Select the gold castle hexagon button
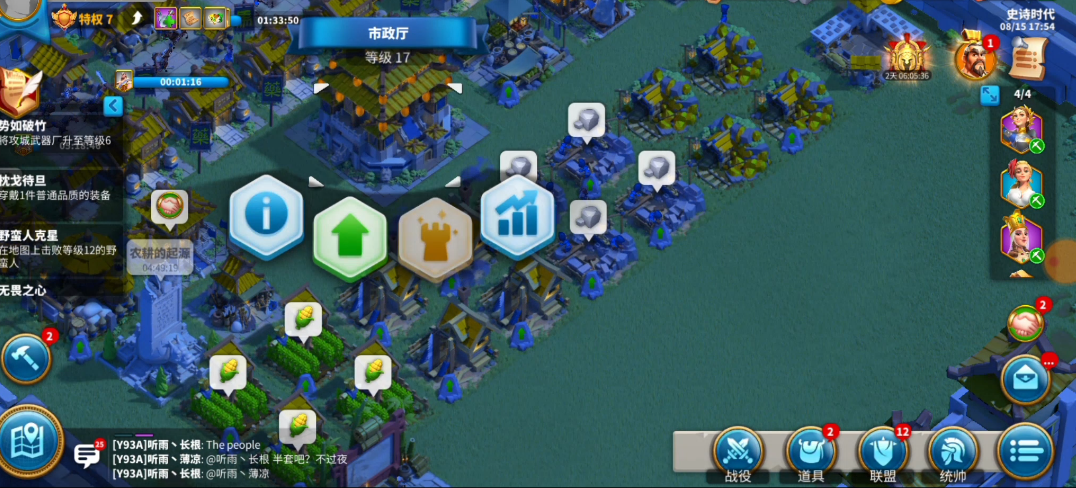 pos(435,236)
